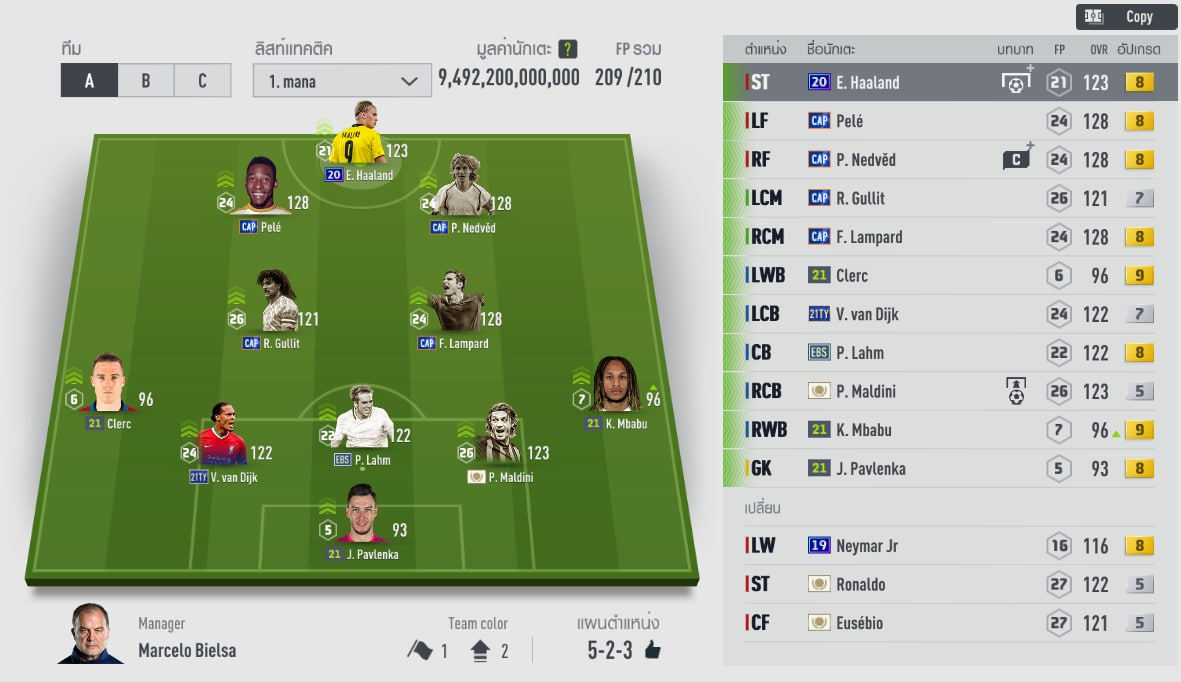
Task: Switch to team tab A
Action: (89, 81)
